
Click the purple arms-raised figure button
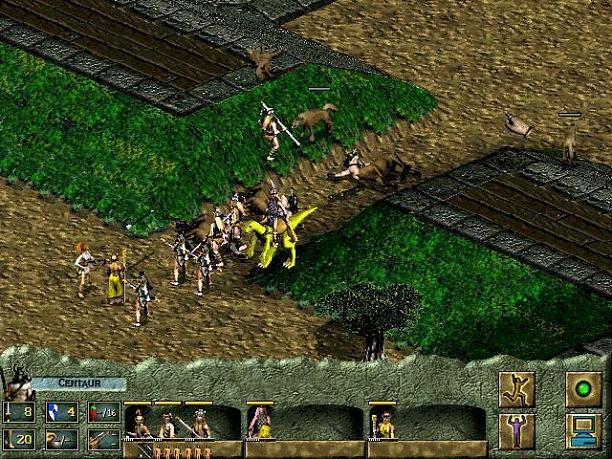pyautogui.click(x=516, y=431)
